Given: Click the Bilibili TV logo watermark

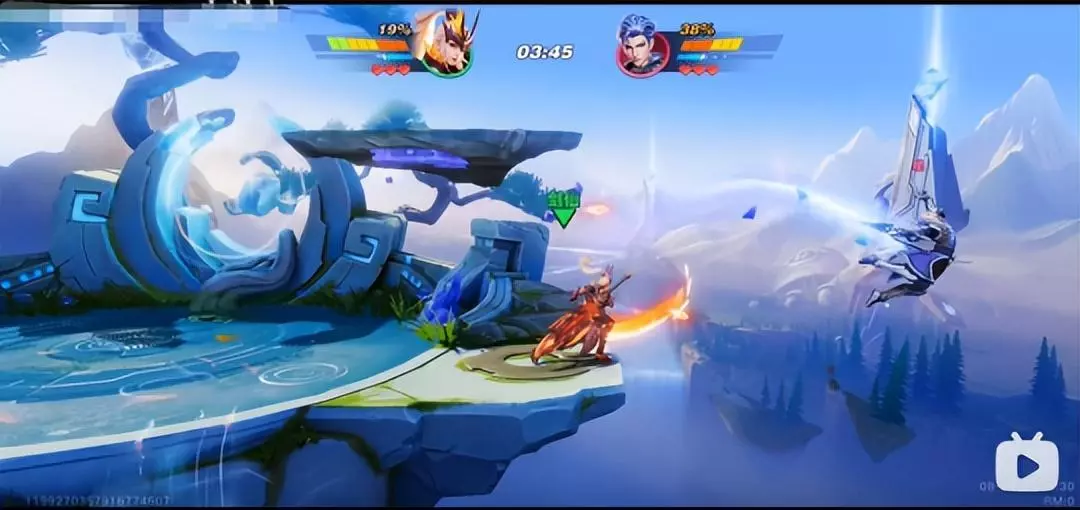Looking at the screenshot, I should coord(1026,462).
